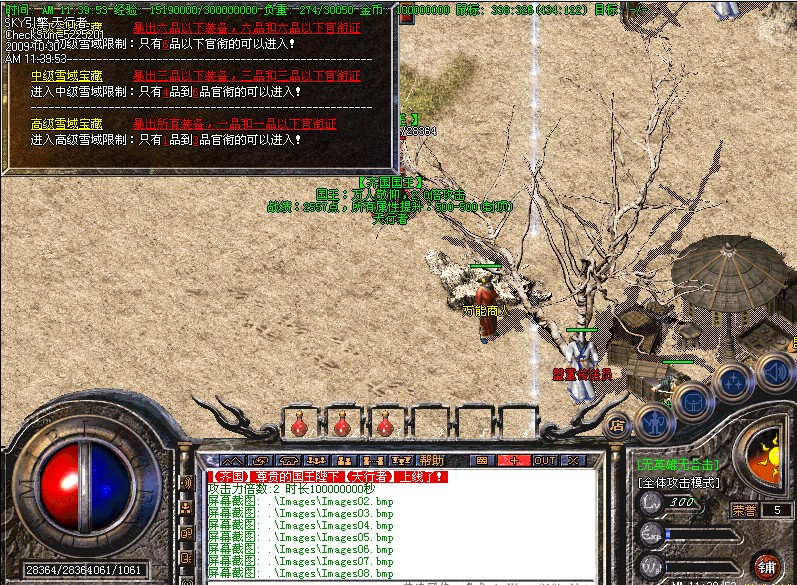Click the sound-wave icon left of chat
797x585 pixels.
coord(185,482)
